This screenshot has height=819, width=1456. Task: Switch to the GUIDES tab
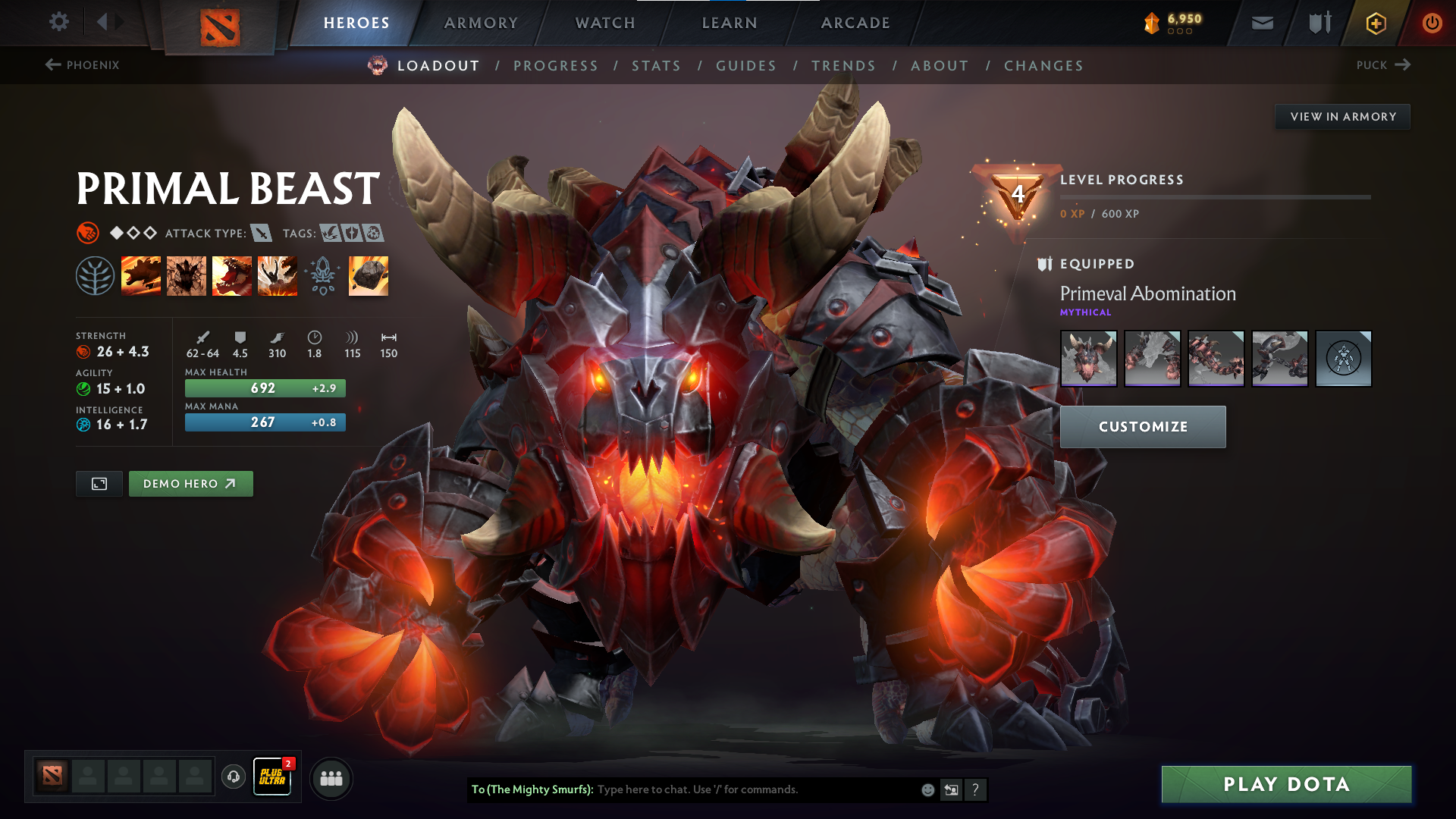[x=745, y=65]
